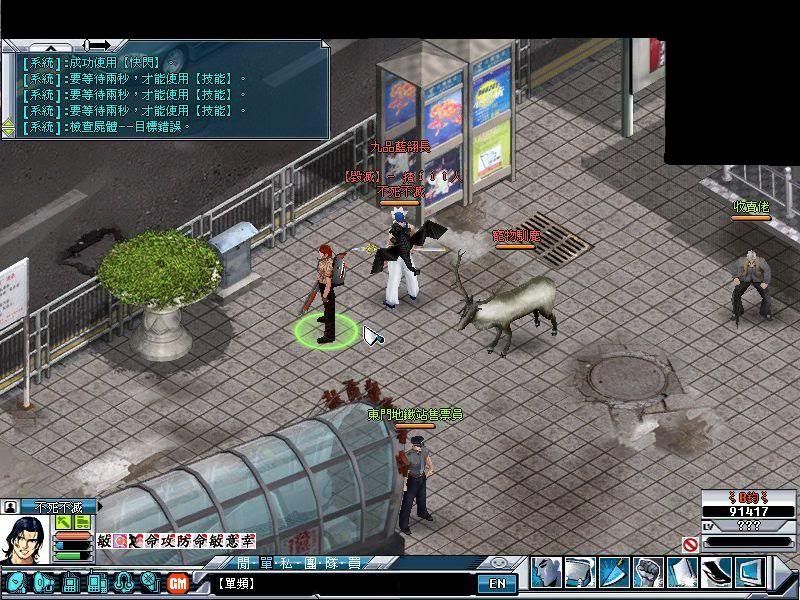Open the monitor screen icon in the action bar
The width and height of the screenshot is (800, 600).
click(751, 572)
